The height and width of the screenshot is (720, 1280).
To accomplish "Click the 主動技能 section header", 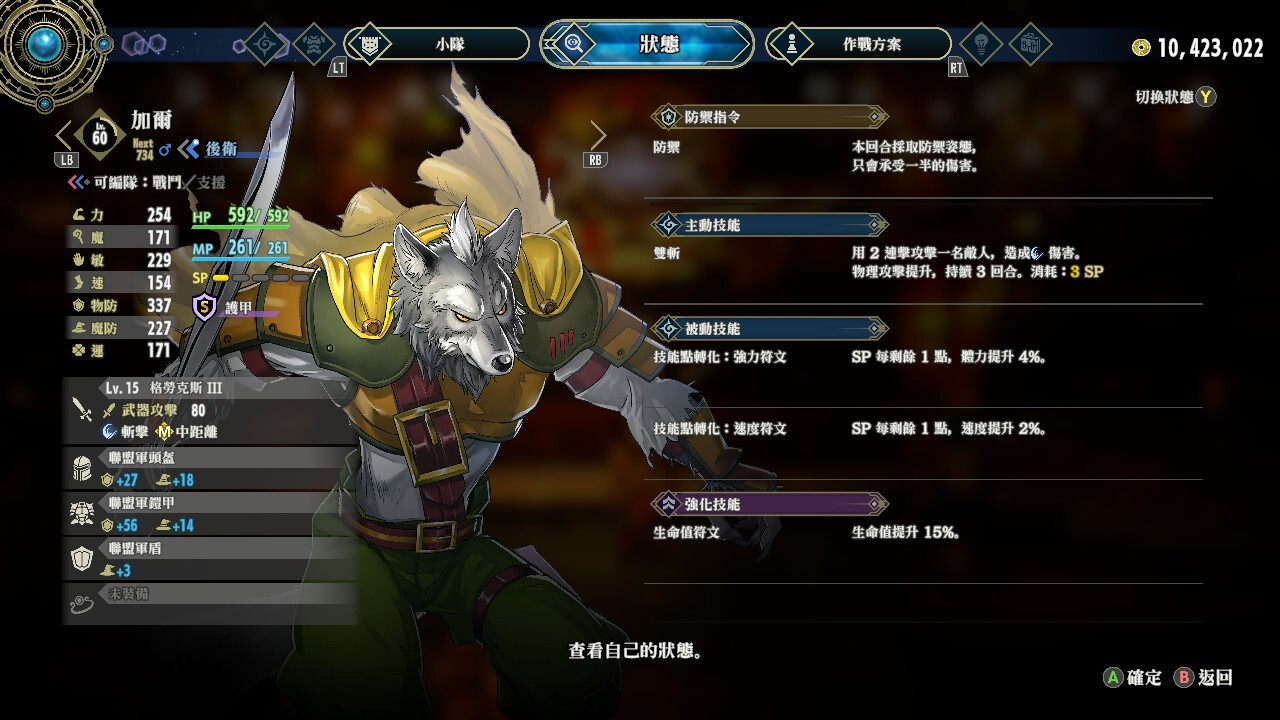I will coord(768,225).
